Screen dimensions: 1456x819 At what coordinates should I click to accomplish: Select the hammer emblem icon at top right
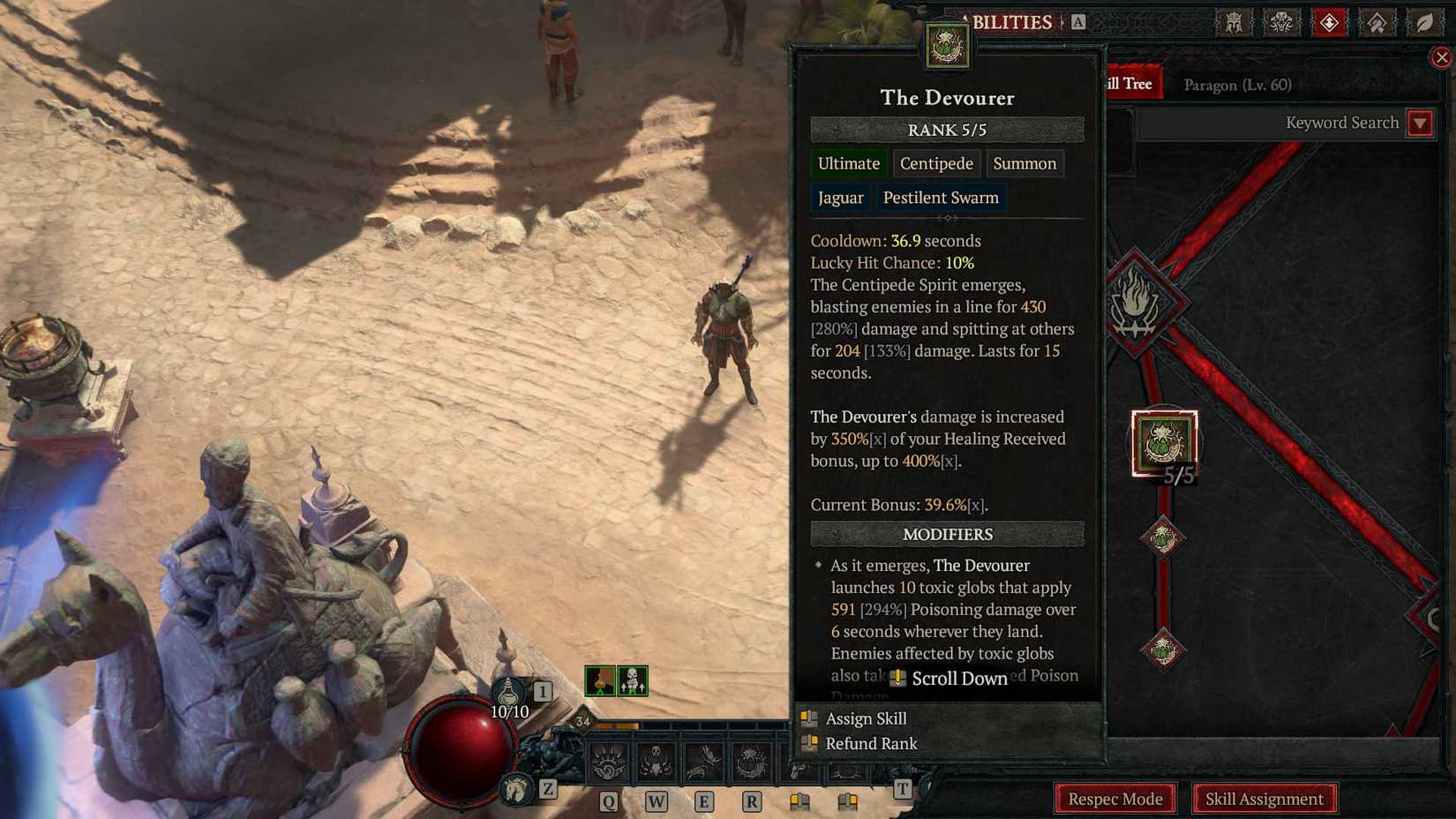pos(1378,22)
